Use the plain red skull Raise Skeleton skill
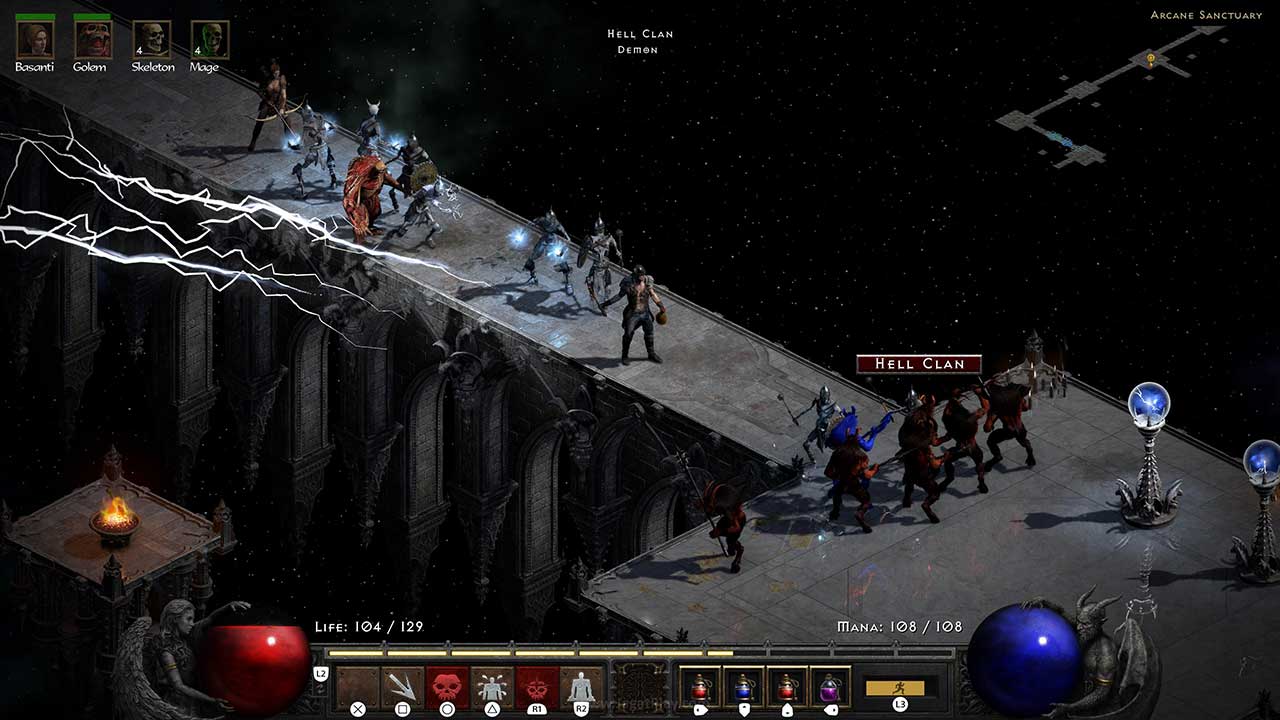This screenshot has height=720, width=1280. [x=447, y=687]
